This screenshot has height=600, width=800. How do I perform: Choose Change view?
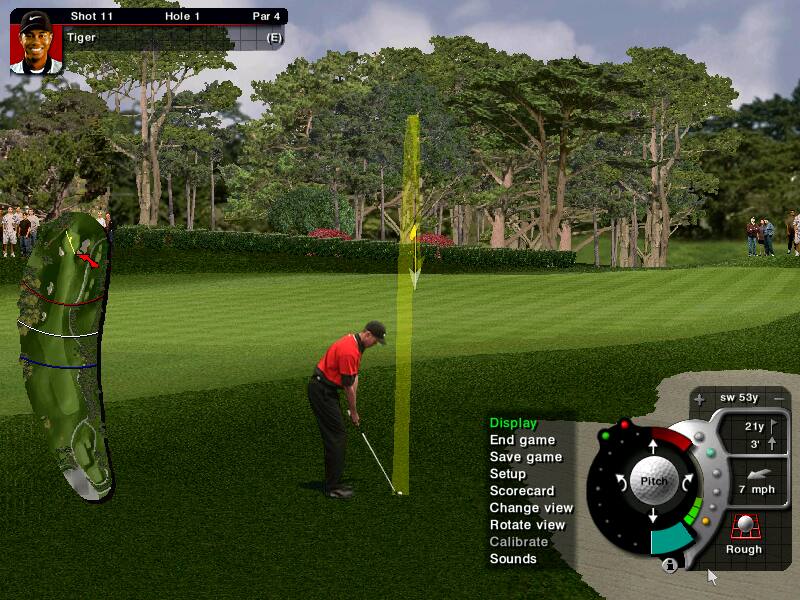click(x=531, y=508)
